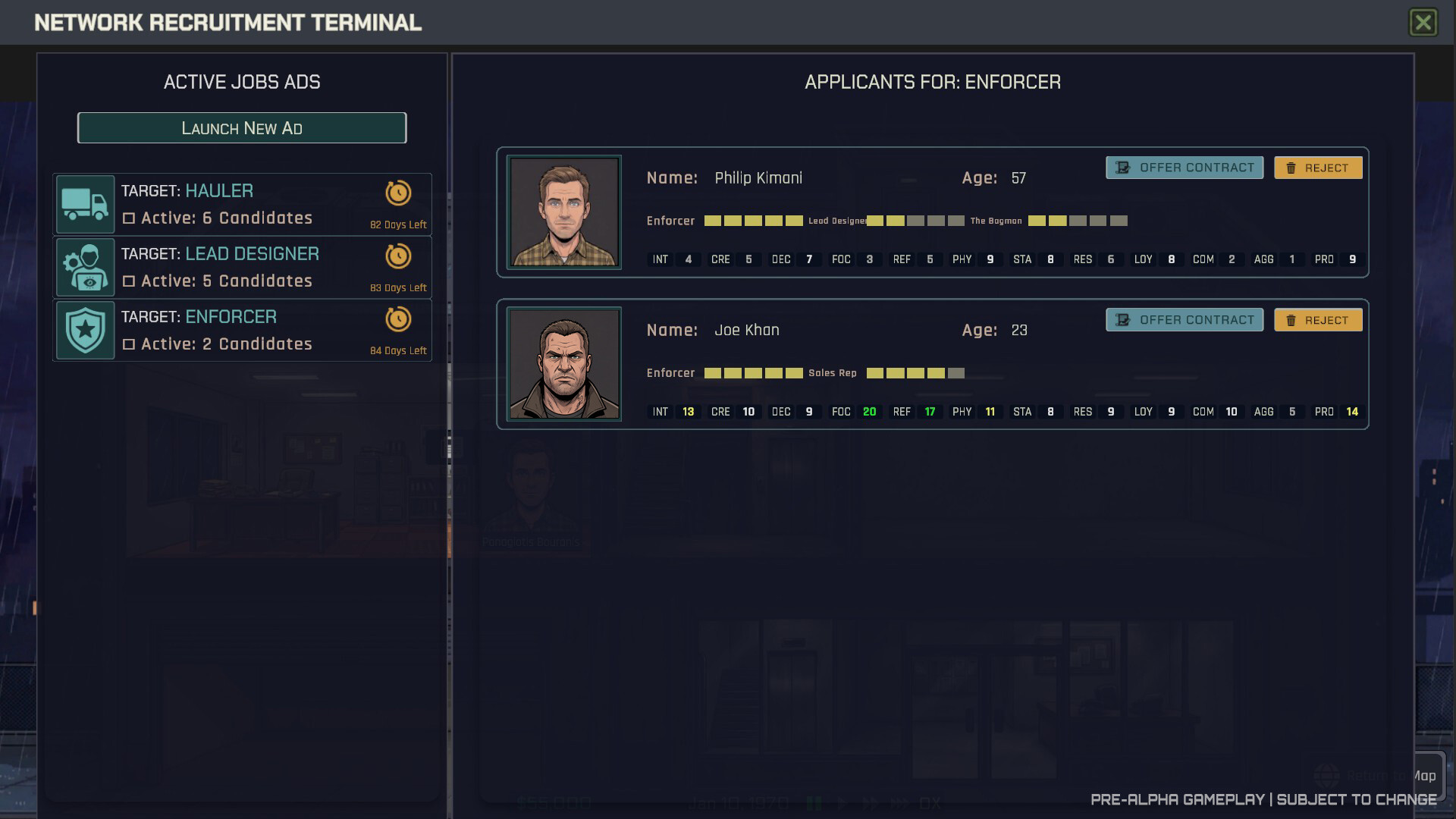Reject Philip Kimani's application
The height and width of the screenshot is (819, 1456).
click(1319, 167)
